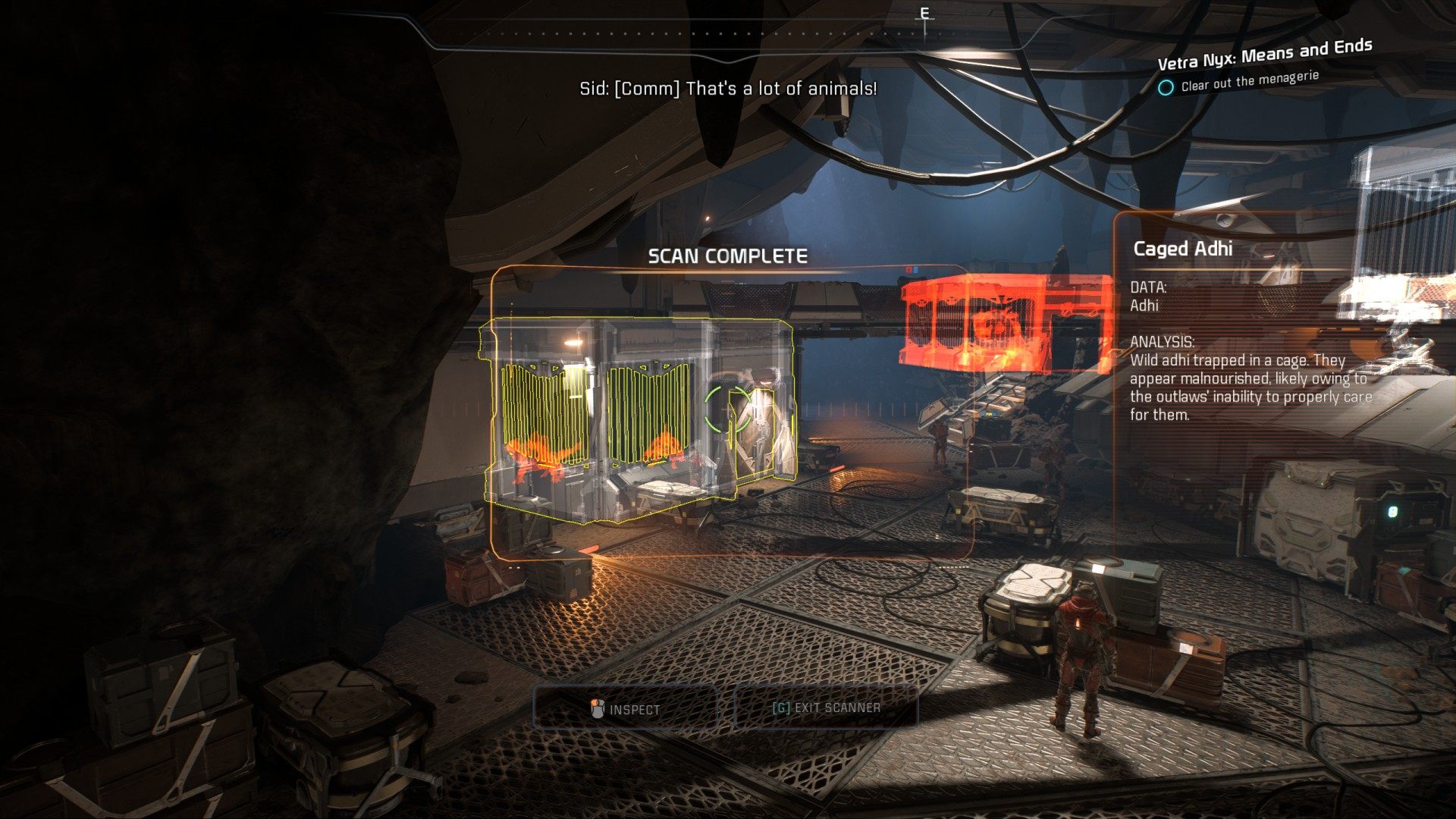The height and width of the screenshot is (819, 1456).
Task: Click the Exit Scanner button
Action: tap(826, 708)
